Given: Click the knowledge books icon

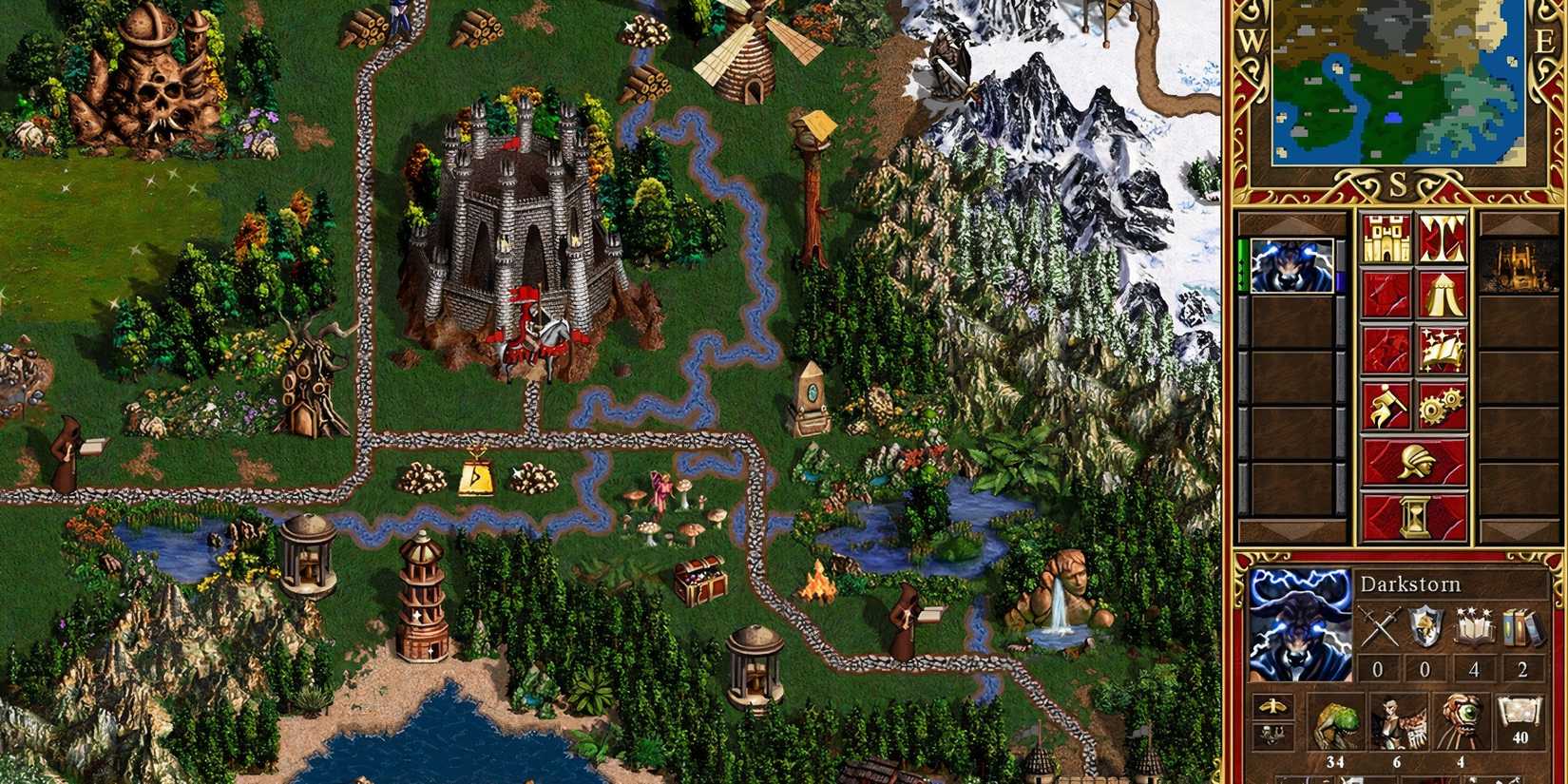Looking at the screenshot, I should tap(1520, 625).
